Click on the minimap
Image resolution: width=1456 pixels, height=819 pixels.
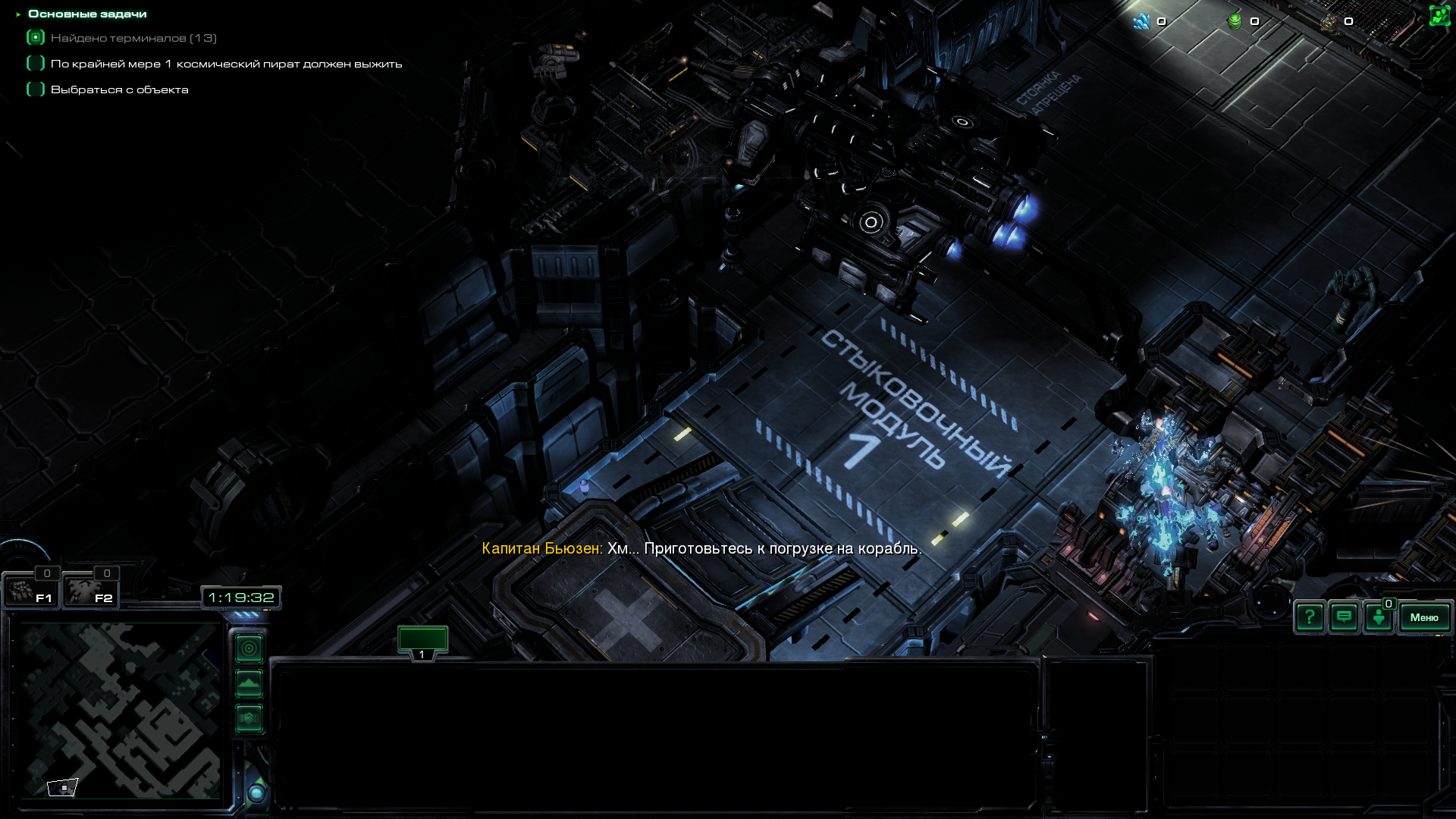pos(120,711)
